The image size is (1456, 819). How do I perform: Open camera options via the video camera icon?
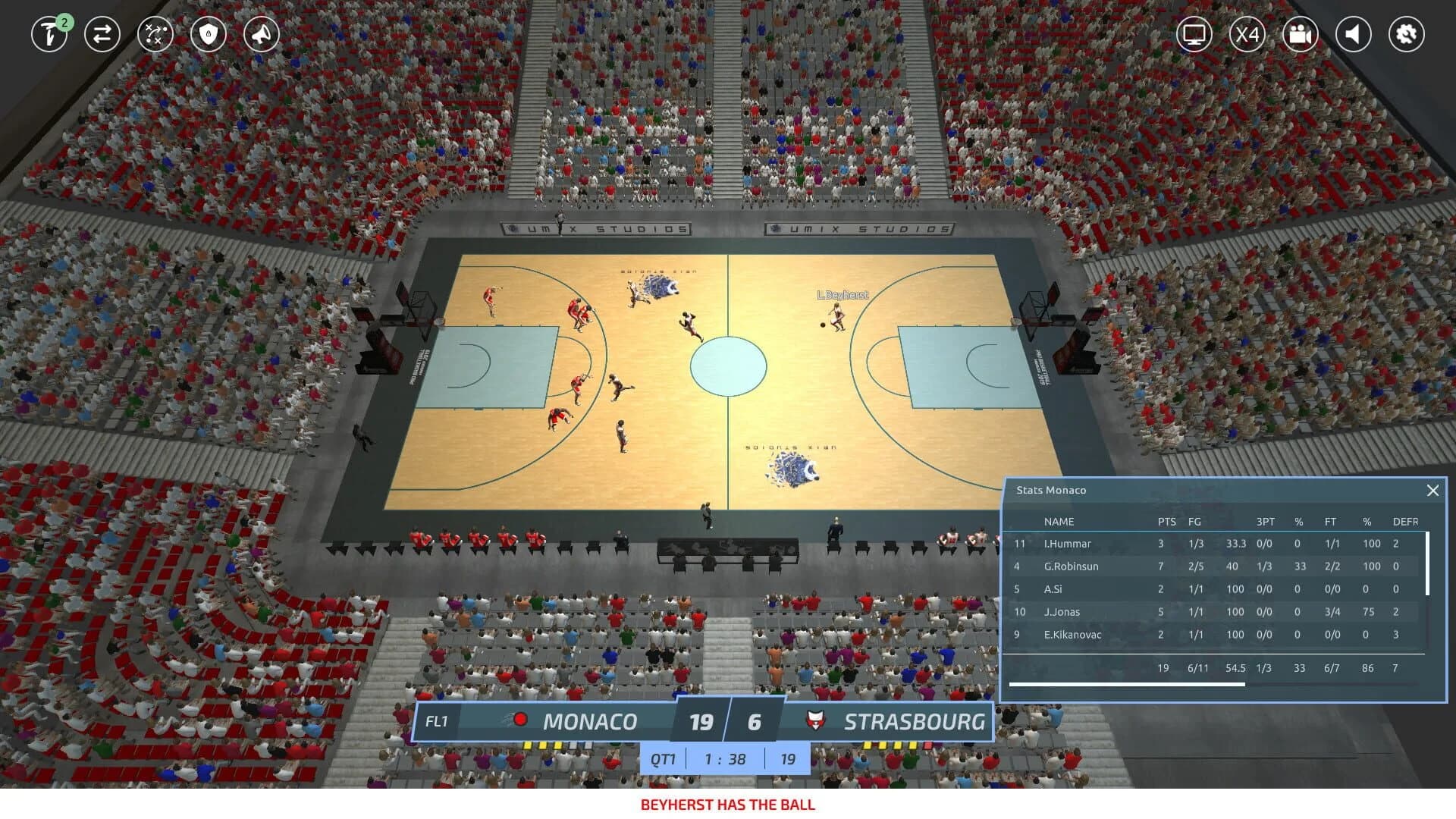tap(1301, 34)
